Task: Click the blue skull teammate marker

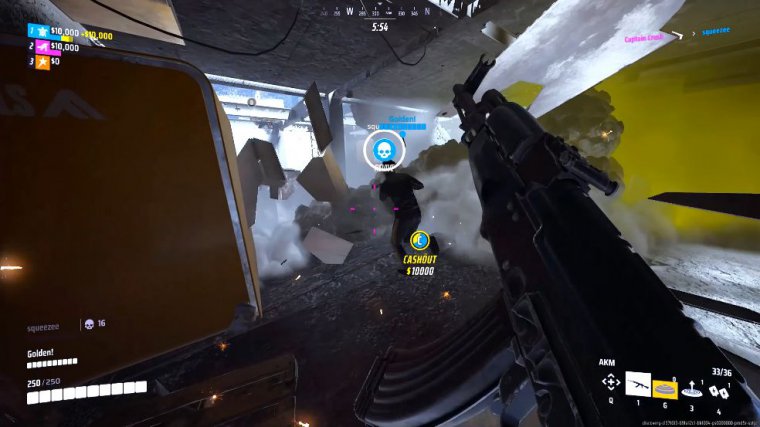Action: (x=381, y=151)
